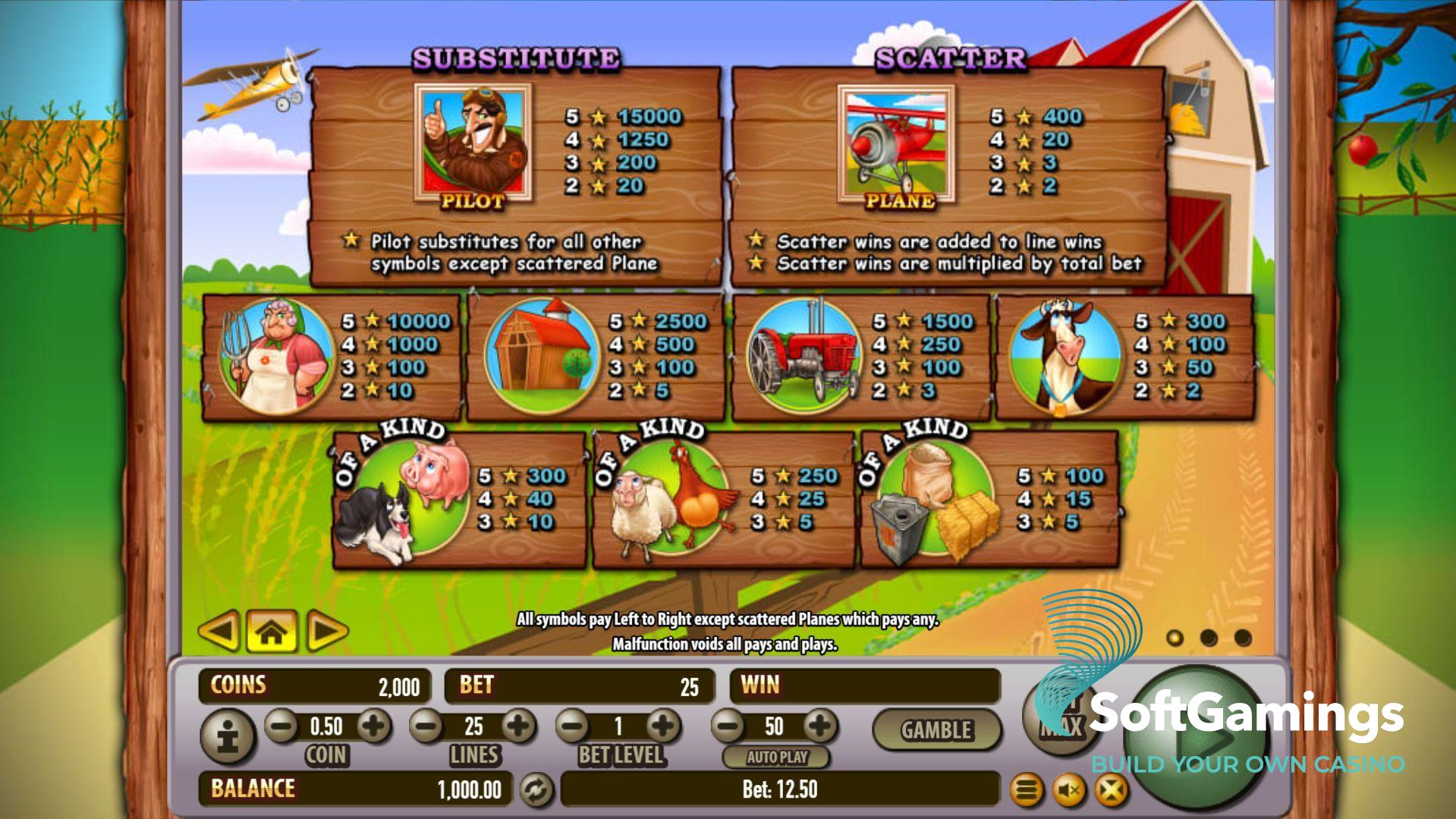Open the info button
This screenshot has width=1456, height=819.
pos(227,736)
